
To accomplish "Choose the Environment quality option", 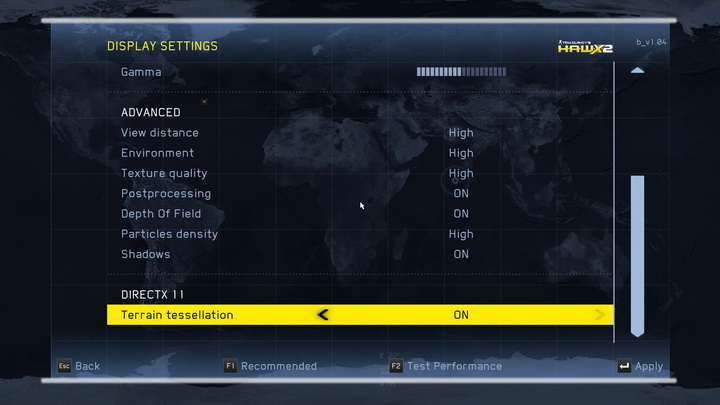I will click(158, 153).
